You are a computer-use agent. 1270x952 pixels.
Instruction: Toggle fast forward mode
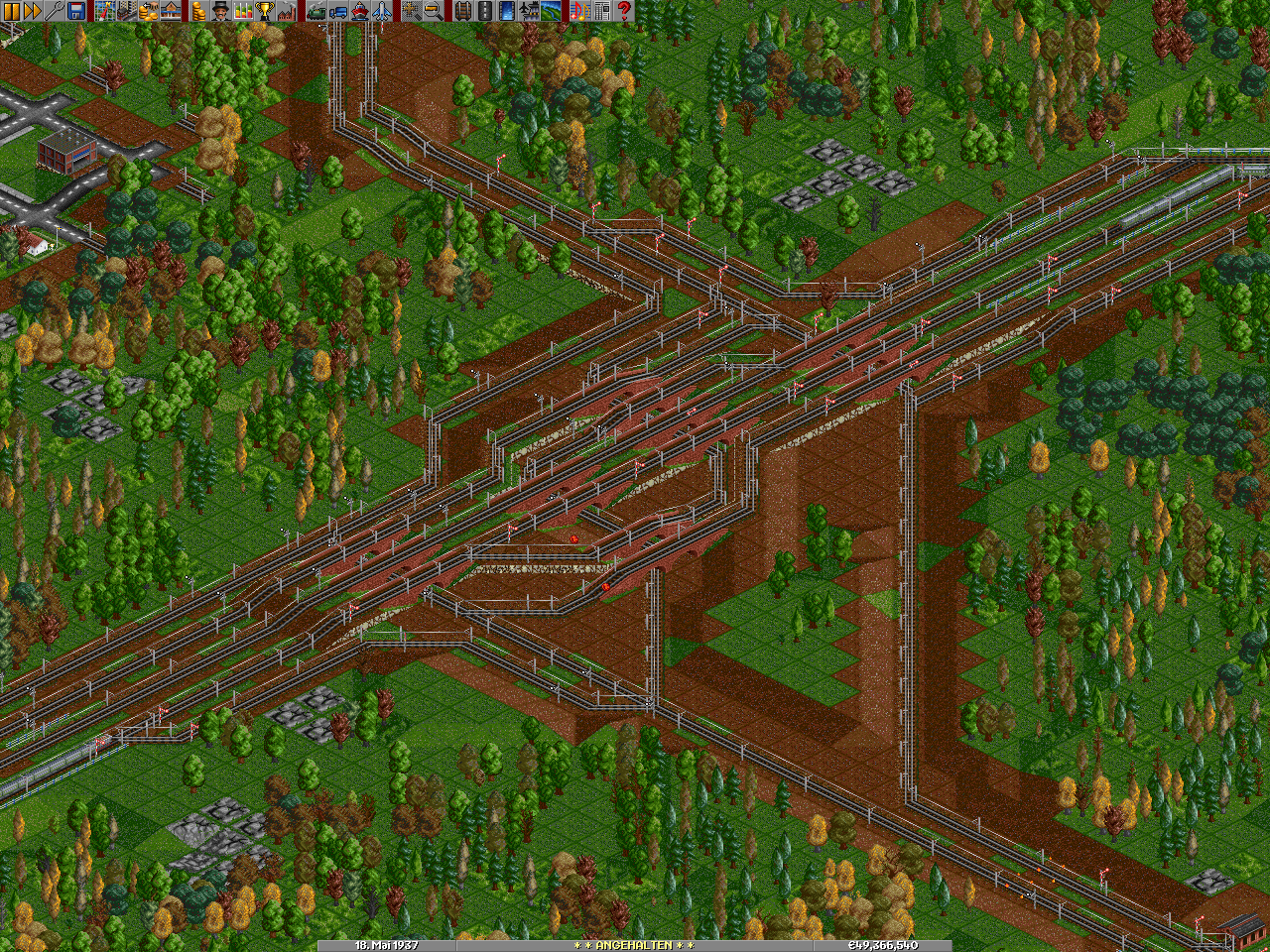point(33,11)
